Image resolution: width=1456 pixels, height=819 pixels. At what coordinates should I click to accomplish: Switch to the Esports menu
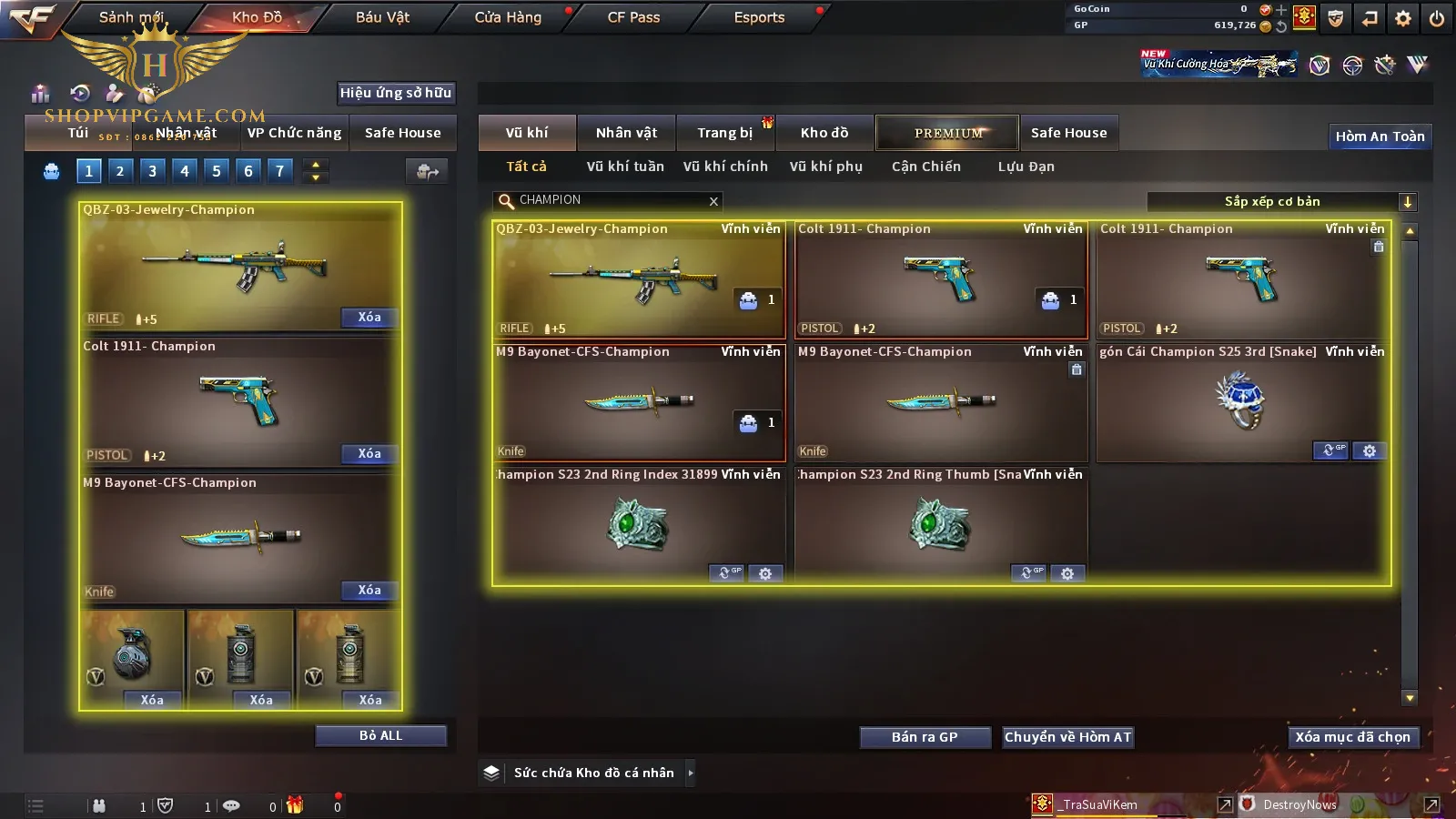coord(759,17)
